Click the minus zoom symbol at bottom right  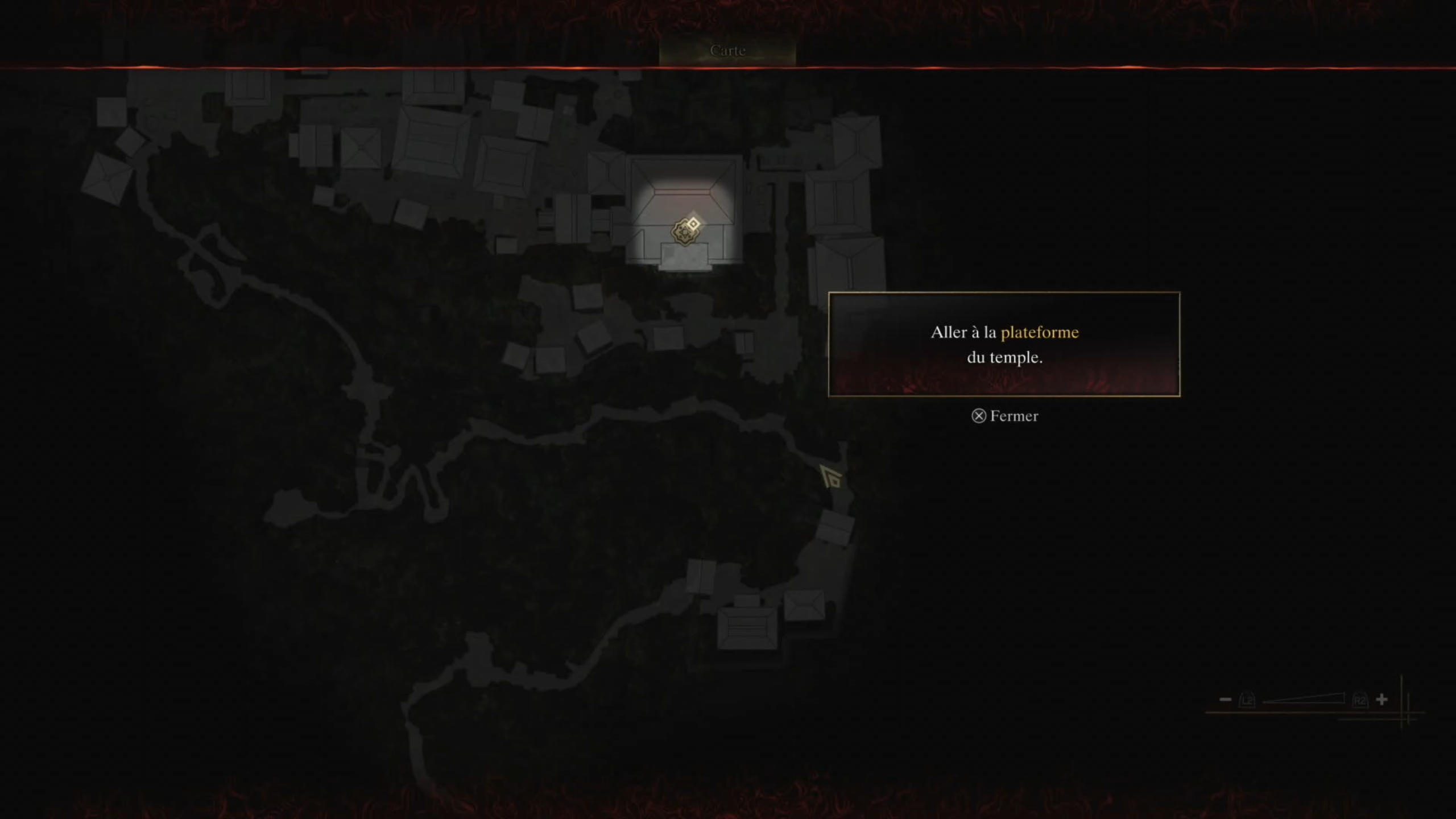pos(1225,700)
